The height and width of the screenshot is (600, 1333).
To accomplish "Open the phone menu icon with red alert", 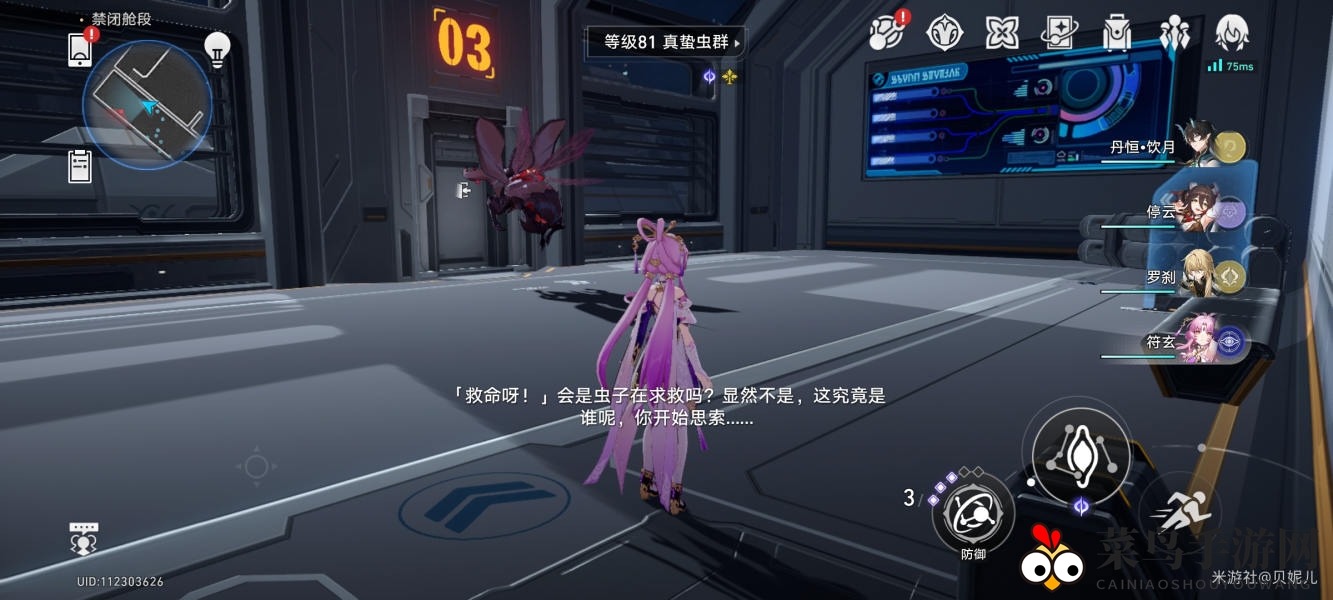I will click(x=80, y=49).
